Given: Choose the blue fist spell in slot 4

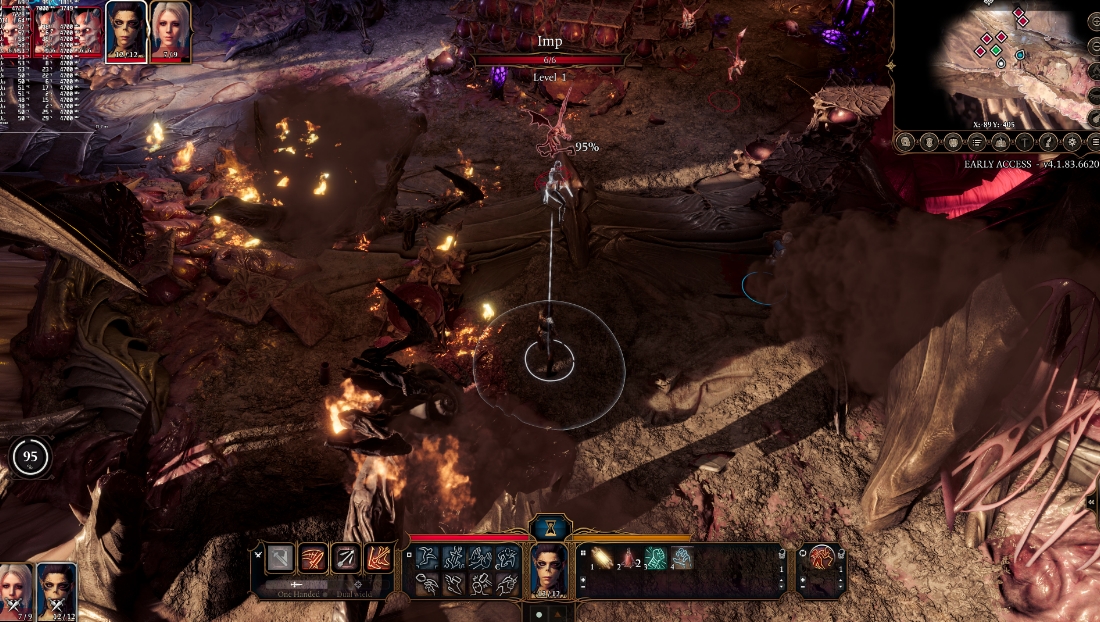Looking at the screenshot, I should pyautogui.click(x=681, y=559).
